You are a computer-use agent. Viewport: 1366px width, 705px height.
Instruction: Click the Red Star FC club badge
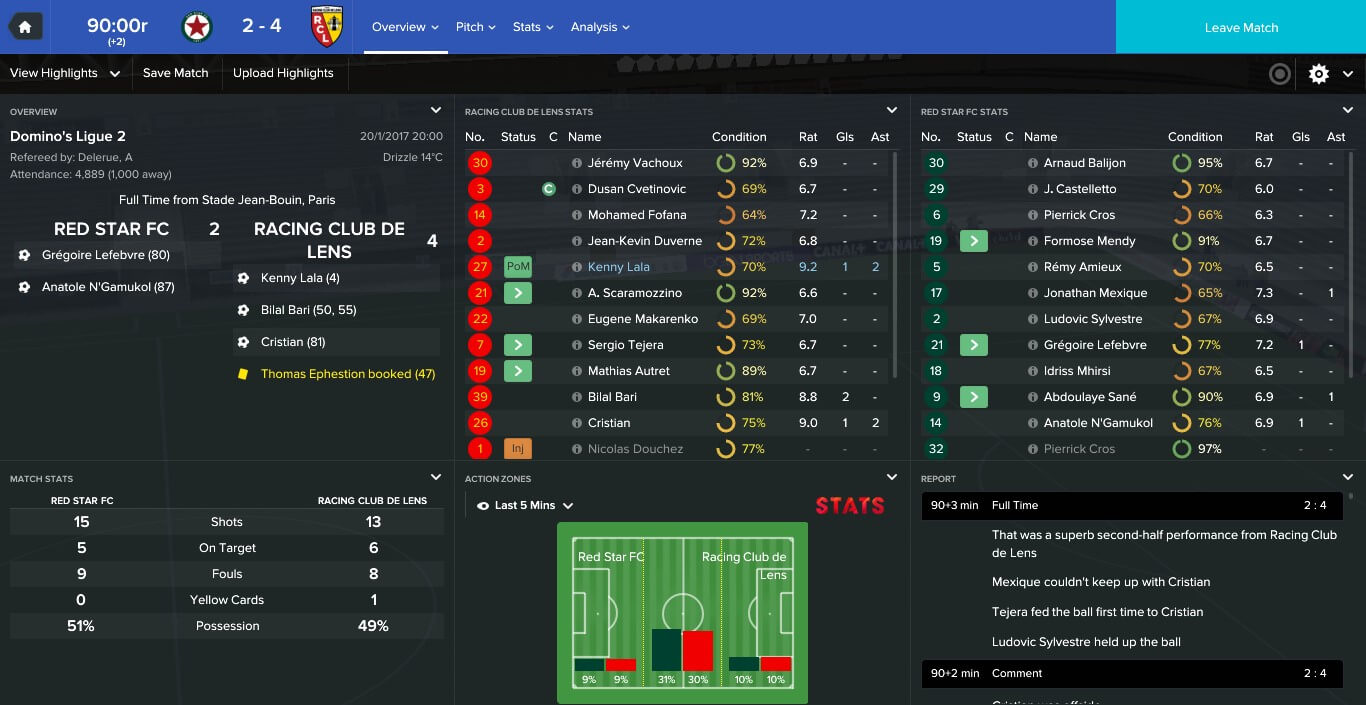pos(197,27)
